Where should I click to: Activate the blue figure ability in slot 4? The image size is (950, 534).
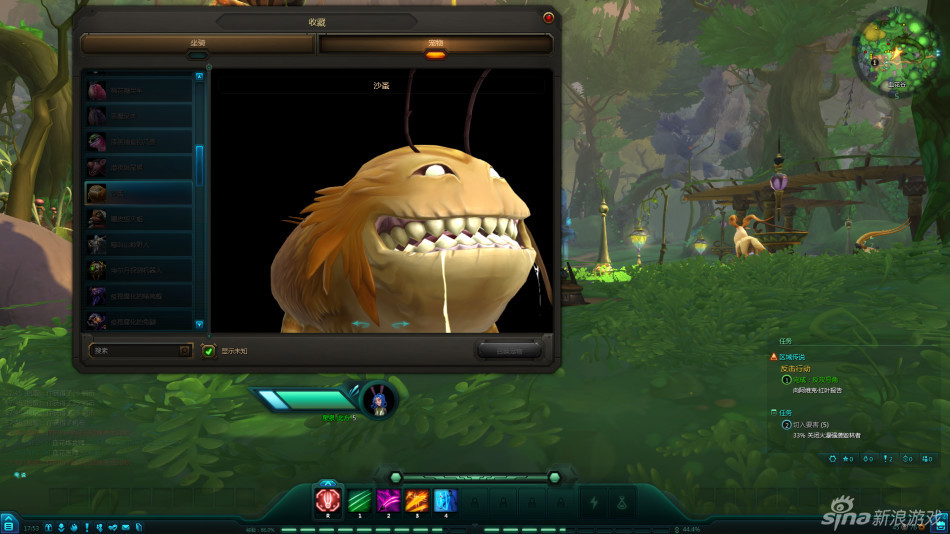click(x=446, y=501)
